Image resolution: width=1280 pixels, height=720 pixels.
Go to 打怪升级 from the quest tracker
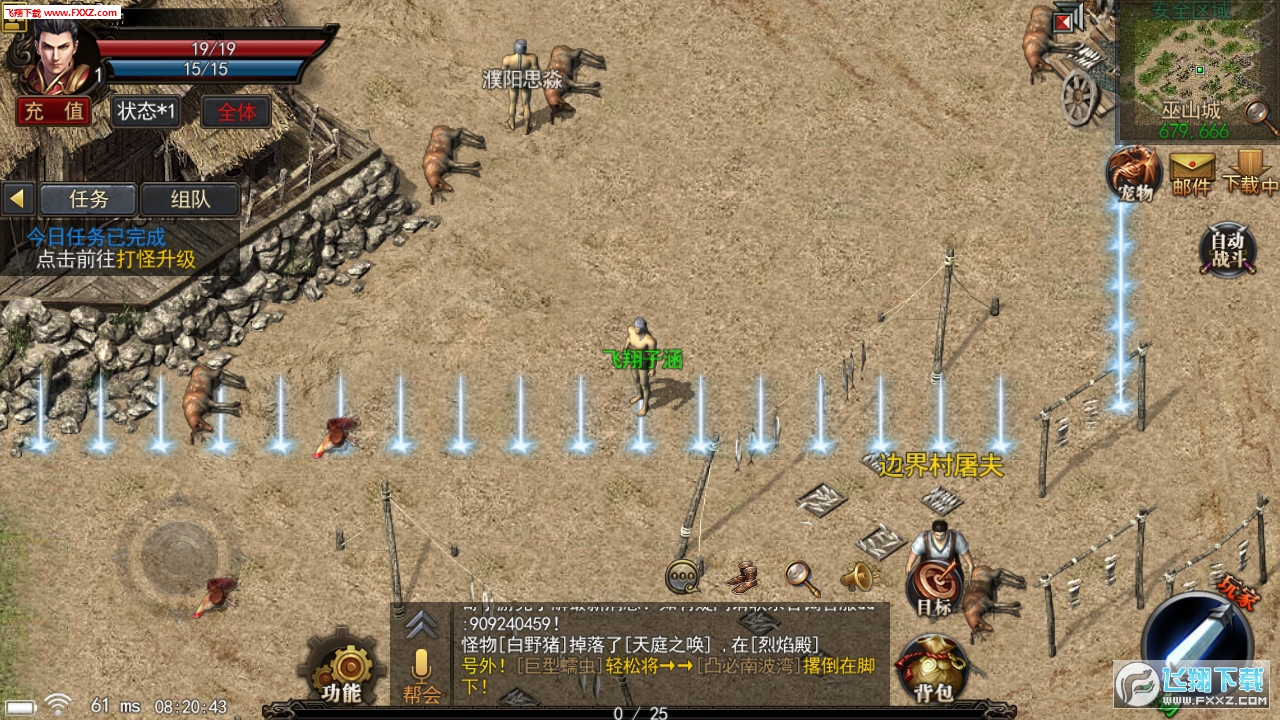[154, 260]
